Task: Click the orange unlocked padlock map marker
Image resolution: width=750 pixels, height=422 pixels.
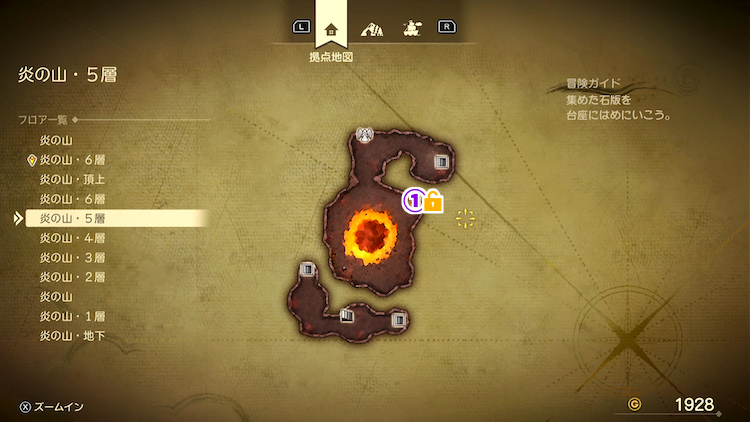Action: click(x=434, y=202)
